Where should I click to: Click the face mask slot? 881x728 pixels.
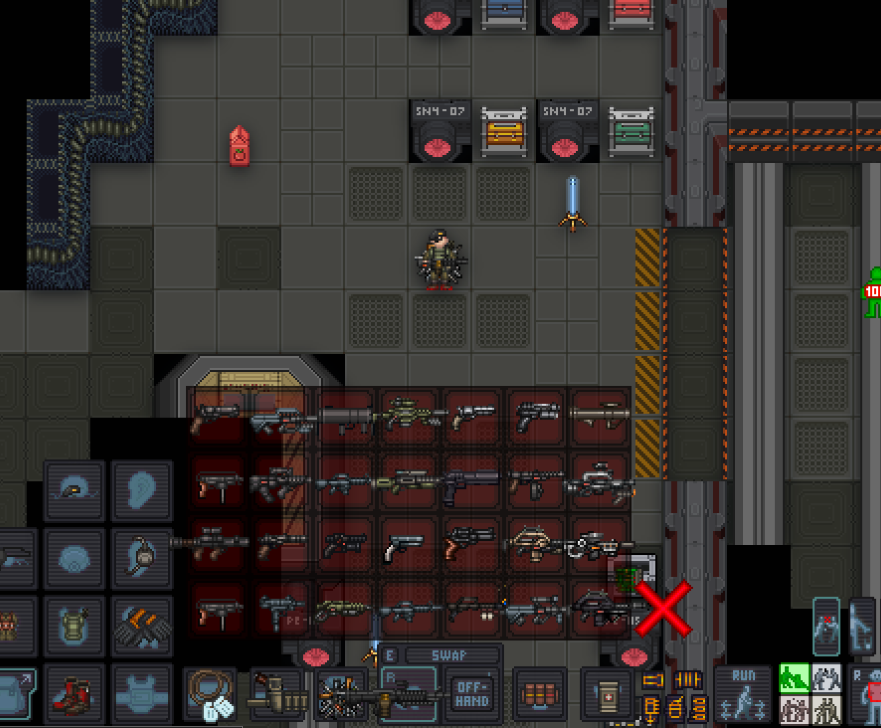point(74,556)
